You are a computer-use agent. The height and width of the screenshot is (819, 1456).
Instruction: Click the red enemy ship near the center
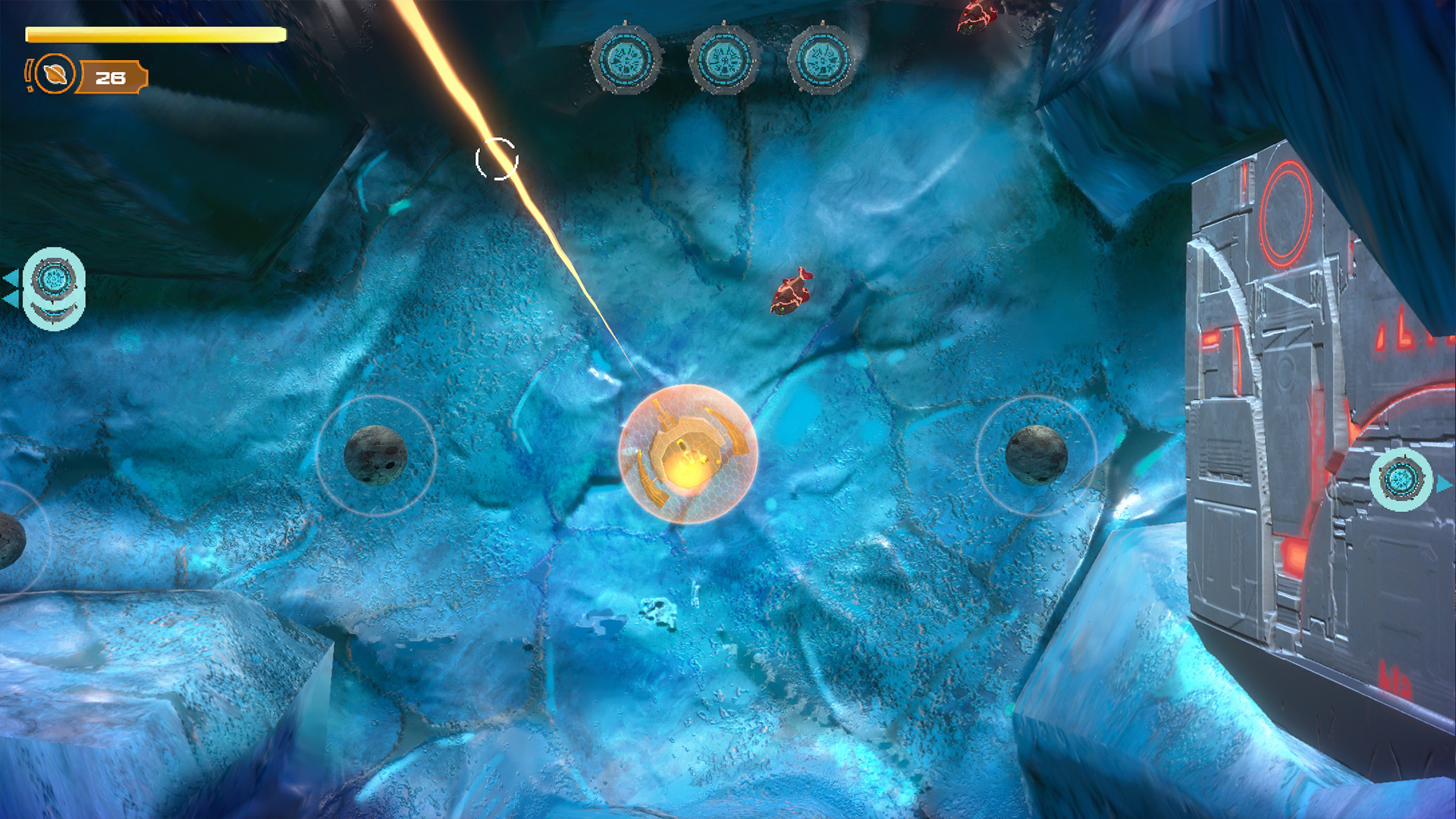[x=793, y=291]
